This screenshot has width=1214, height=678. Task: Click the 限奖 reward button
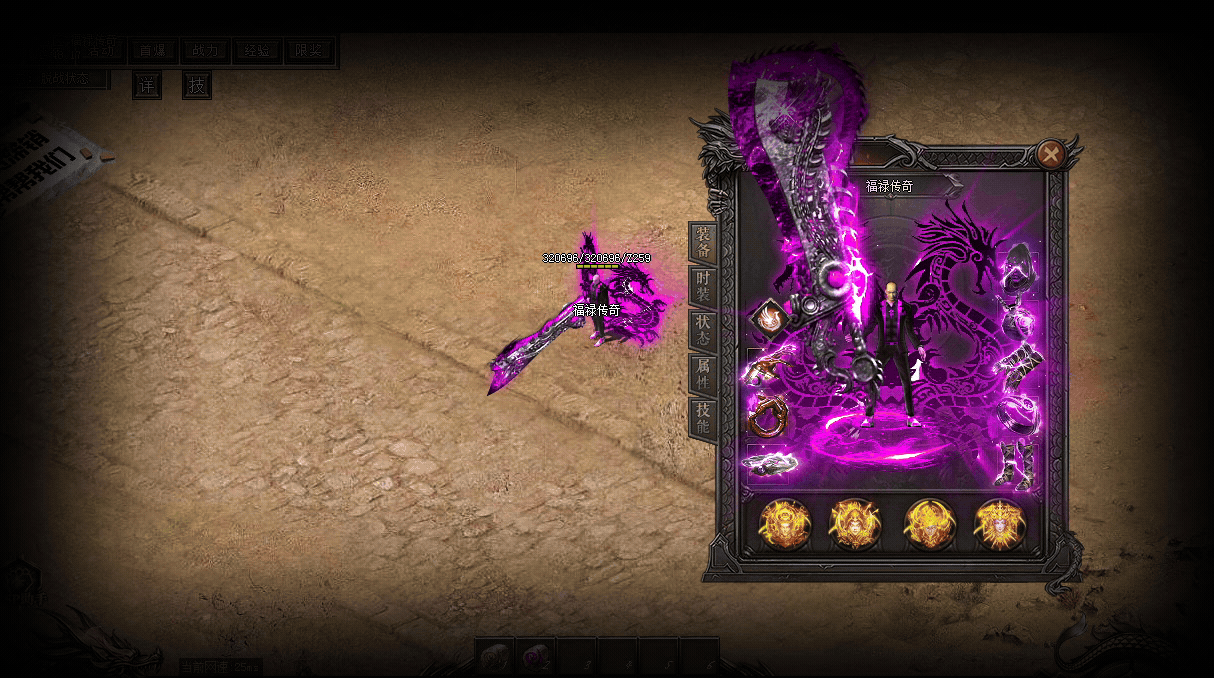click(x=310, y=51)
